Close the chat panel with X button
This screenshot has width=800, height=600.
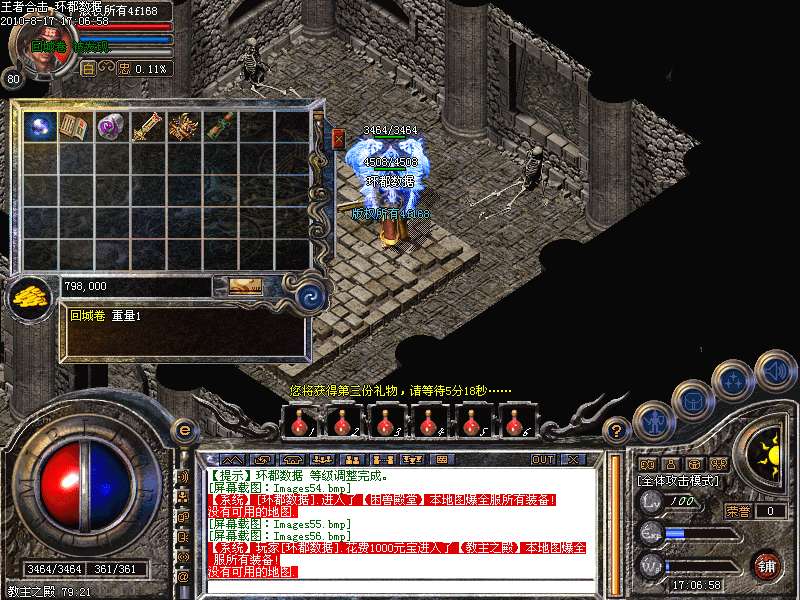573,459
